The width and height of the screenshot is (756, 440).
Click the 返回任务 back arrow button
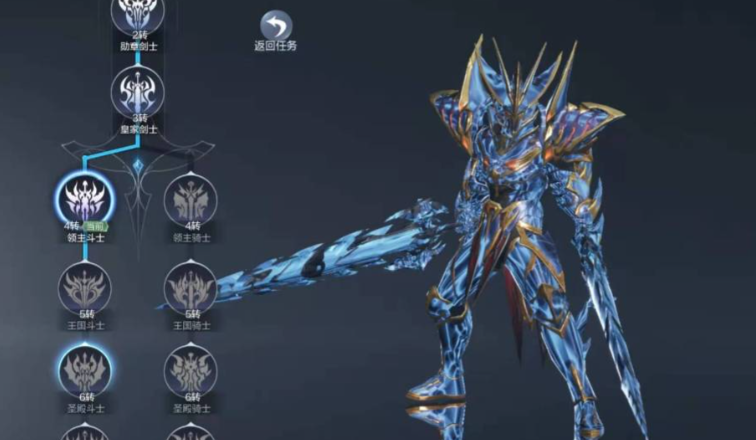click(275, 25)
